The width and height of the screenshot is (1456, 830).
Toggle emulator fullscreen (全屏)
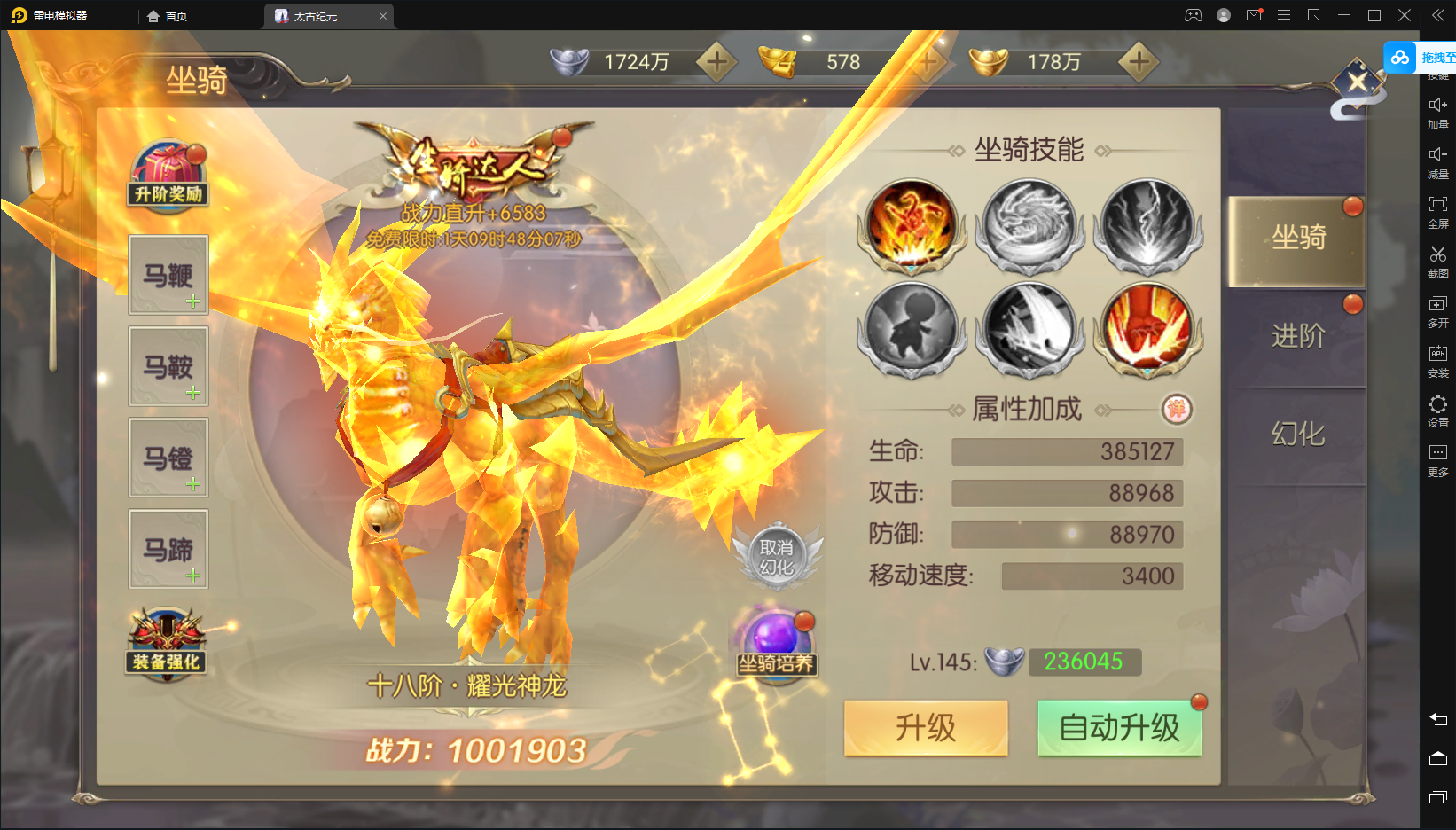(1437, 211)
